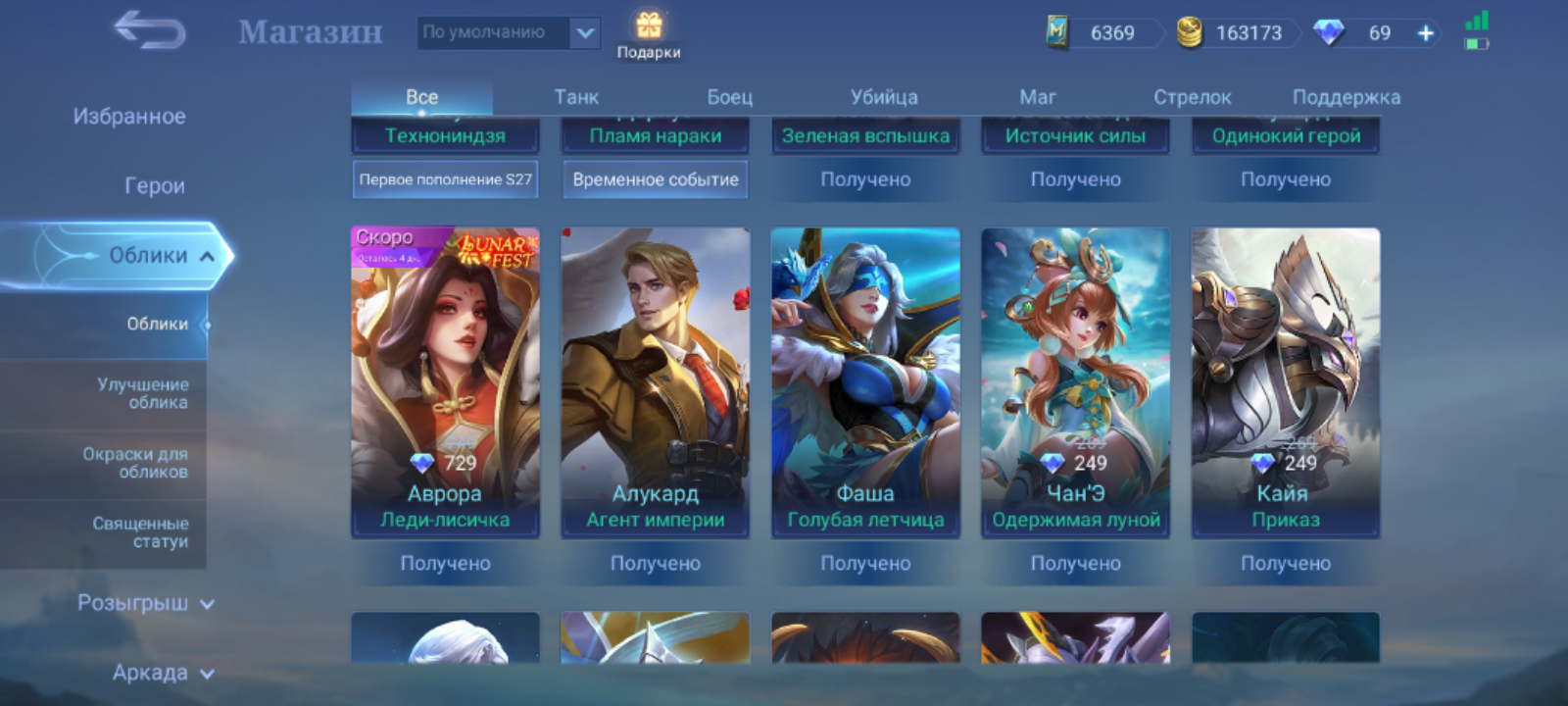This screenshot has width=1568, height=706.
Task: Go to the Герои shop section
Action: [154, 185]
